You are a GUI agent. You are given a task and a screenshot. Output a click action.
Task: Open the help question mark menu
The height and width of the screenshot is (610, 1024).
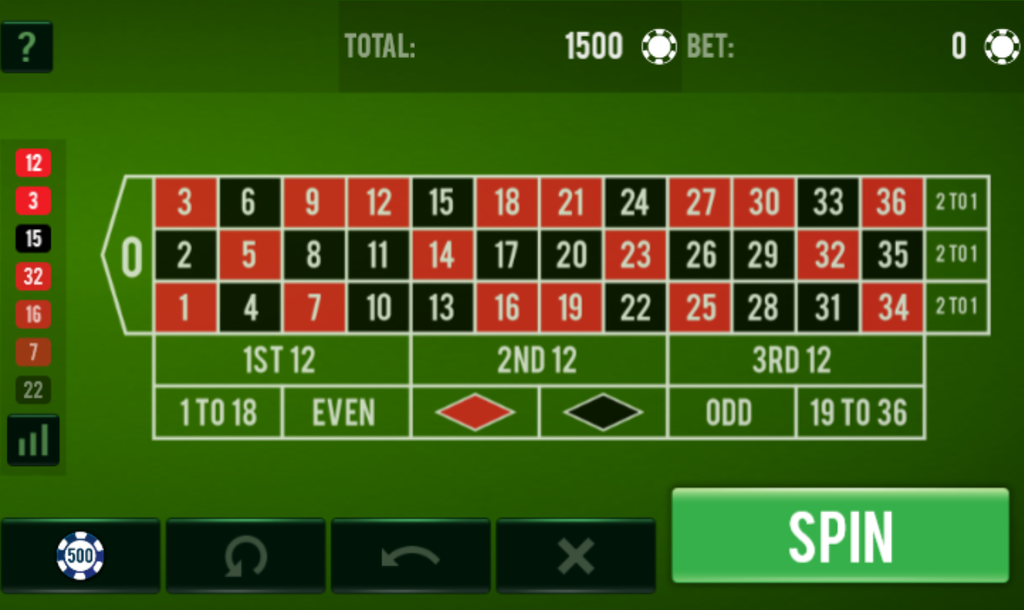point(27,47)
